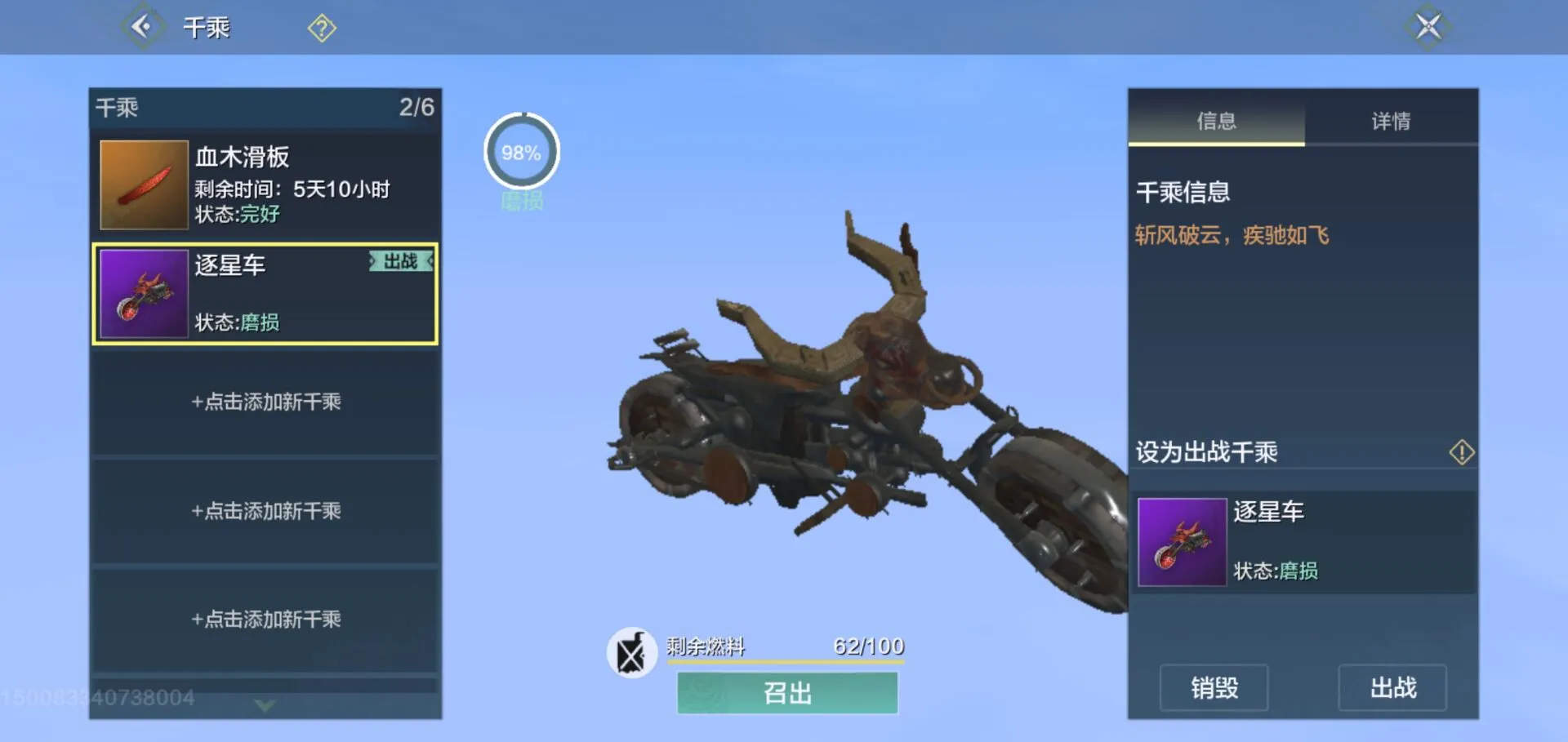Select the 逐星车 motorcycle icon in the list

[x=144, y=294]
